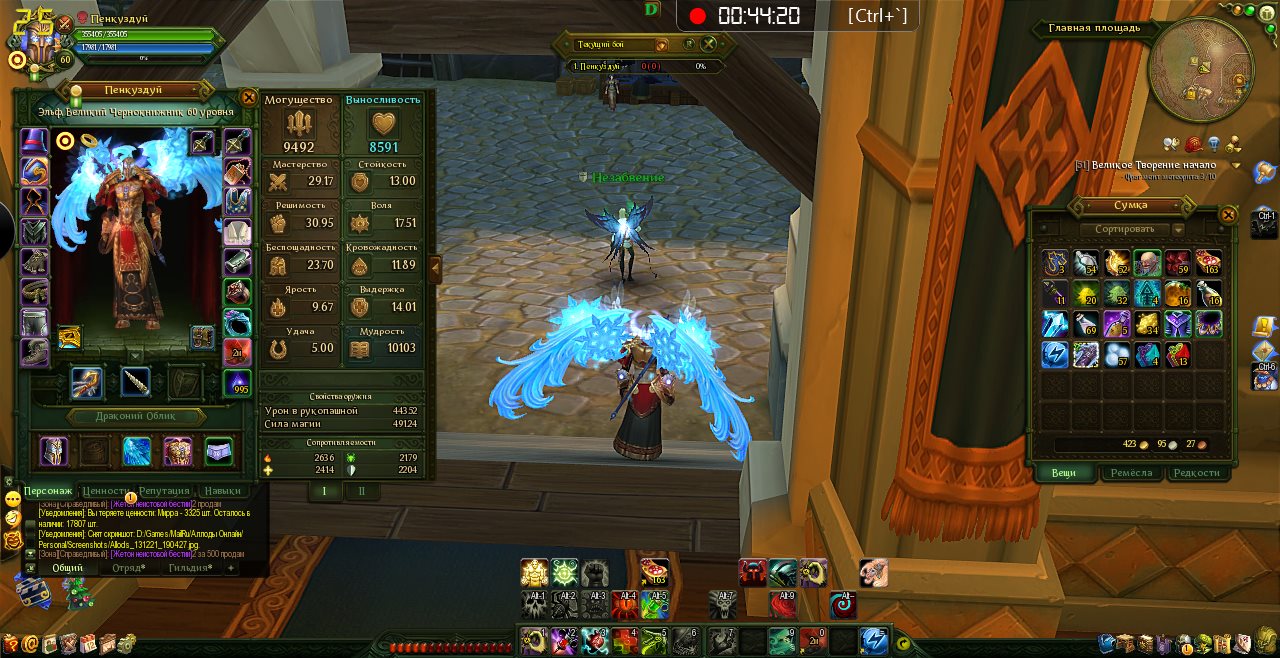This screenshot has height=658, width=1280.
Task: Show the Навыки tab
Action: (x=221, y=491)
